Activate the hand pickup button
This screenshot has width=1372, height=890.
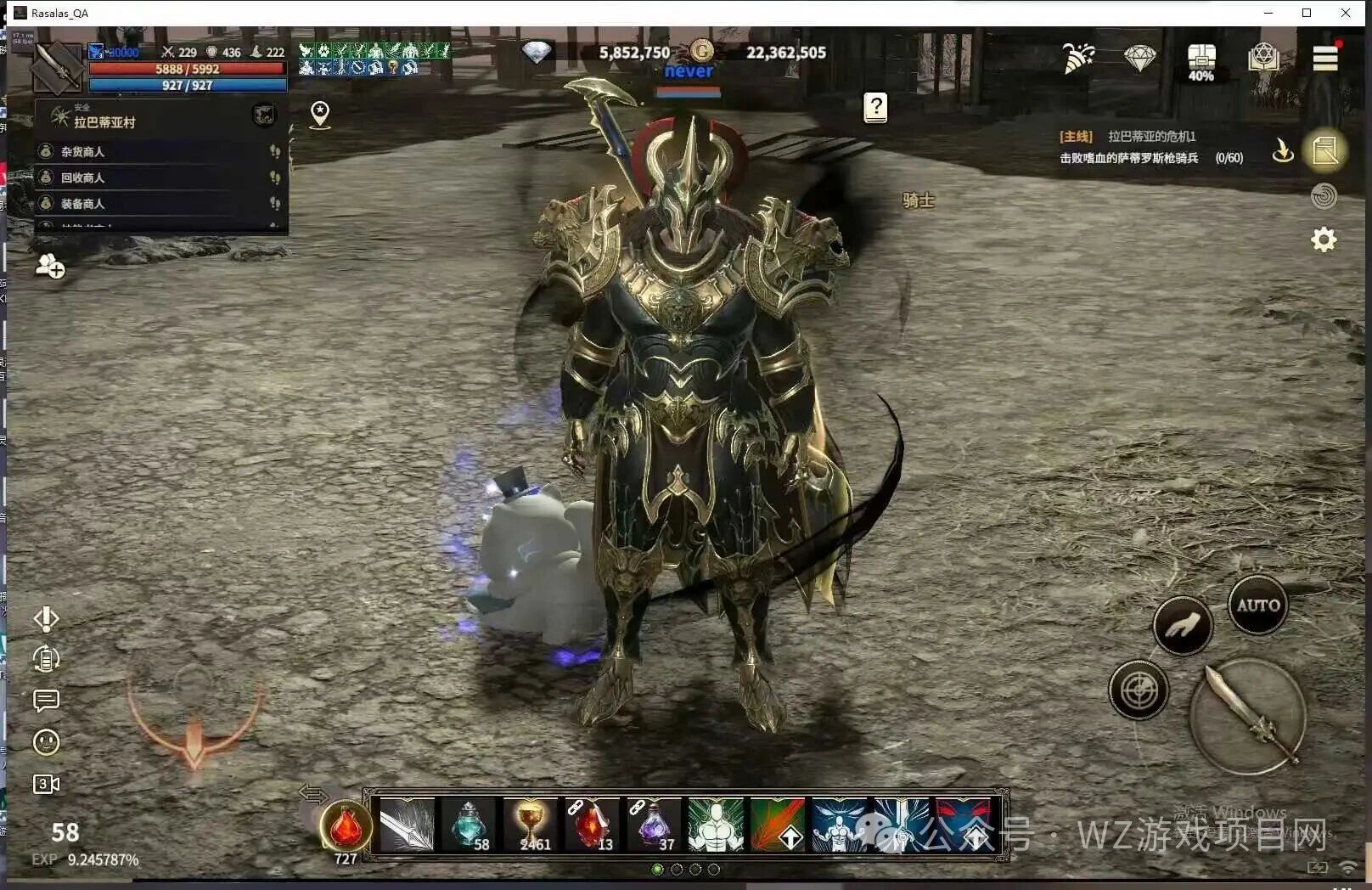[x=1182, y=627]
